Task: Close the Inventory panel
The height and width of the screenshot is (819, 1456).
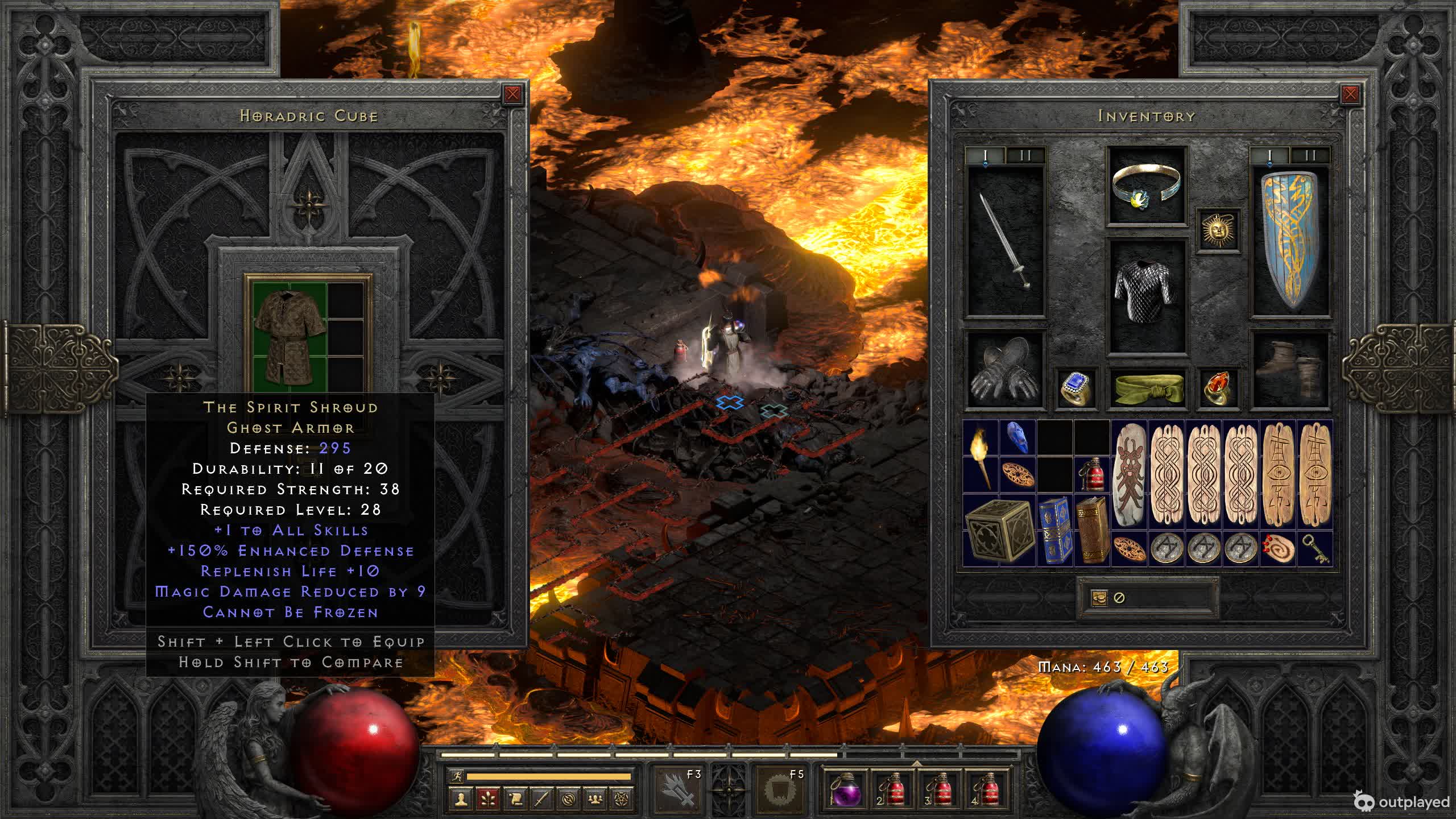Action: click(1350, 94)
